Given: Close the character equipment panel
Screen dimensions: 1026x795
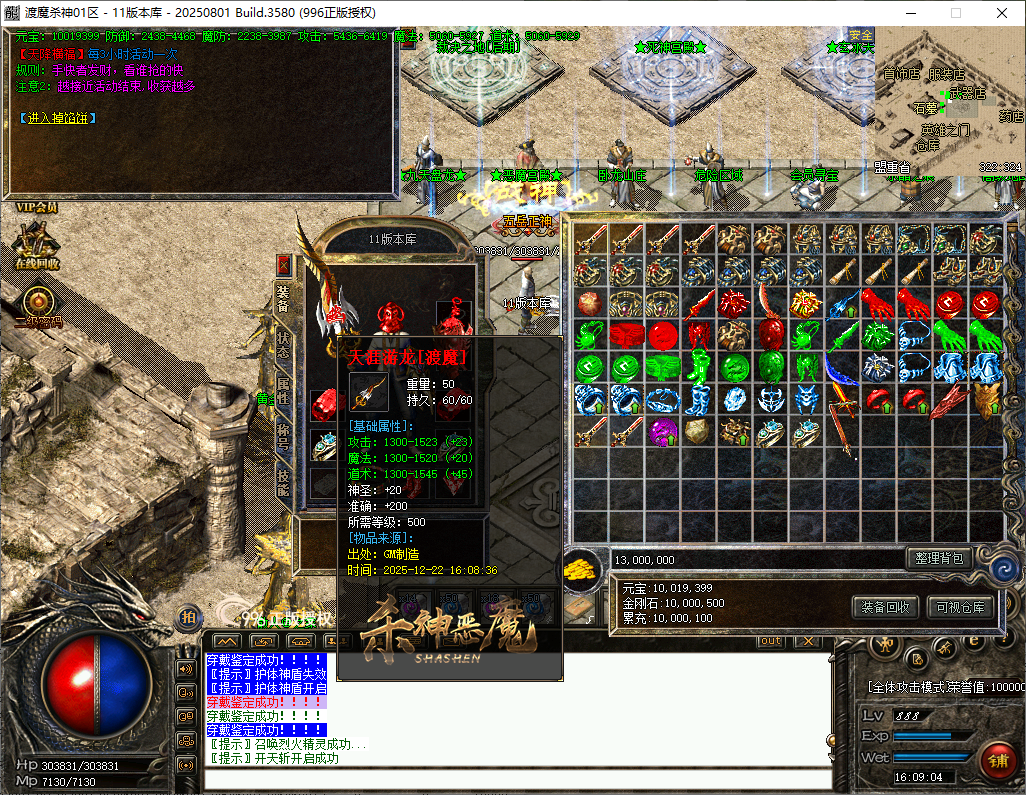Looking at the screenshot, I should (x=283, y=265).
